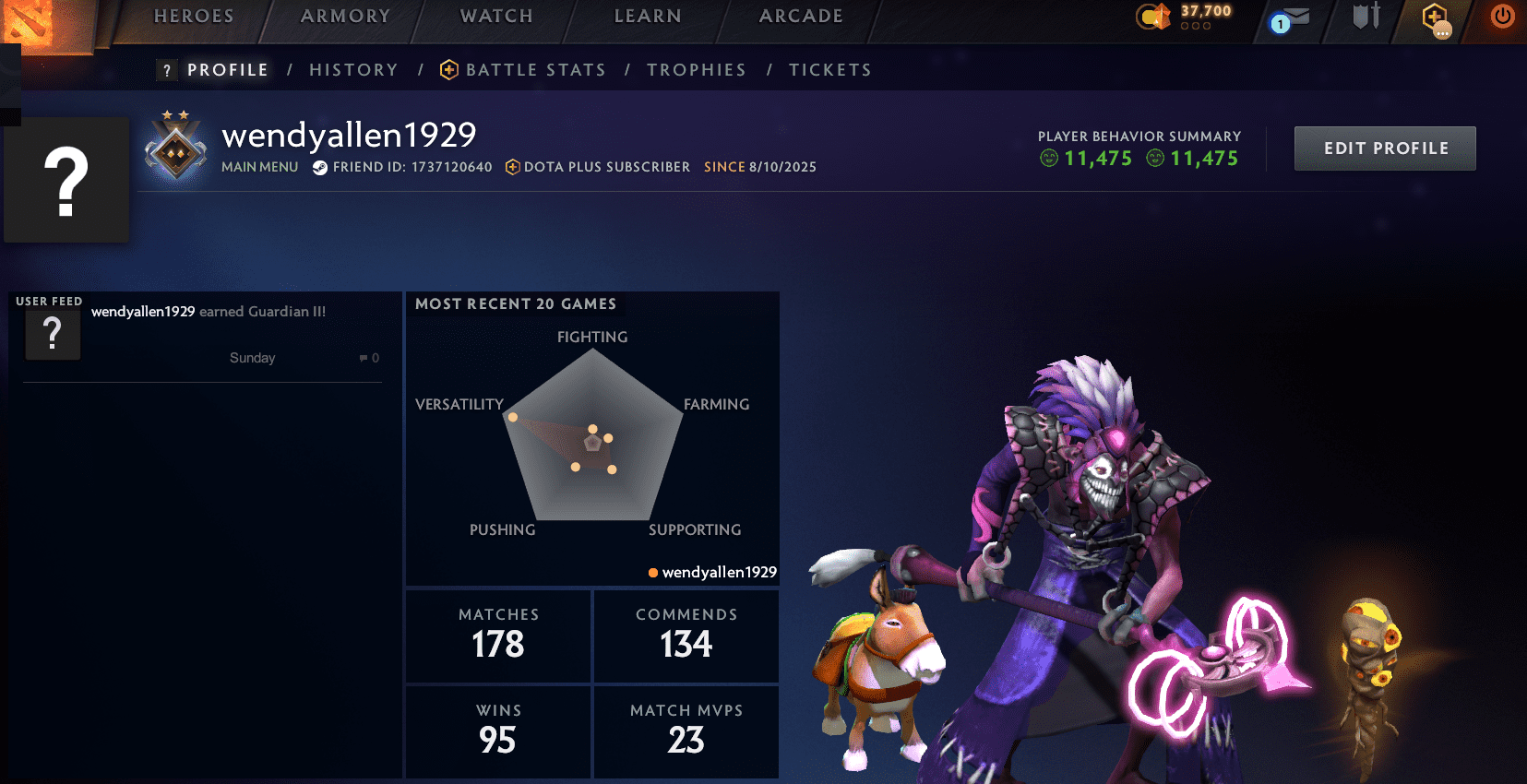The image size is (1527, 784).
Task: Click a green behavior score smiley icon
Action: (1048, 158)
